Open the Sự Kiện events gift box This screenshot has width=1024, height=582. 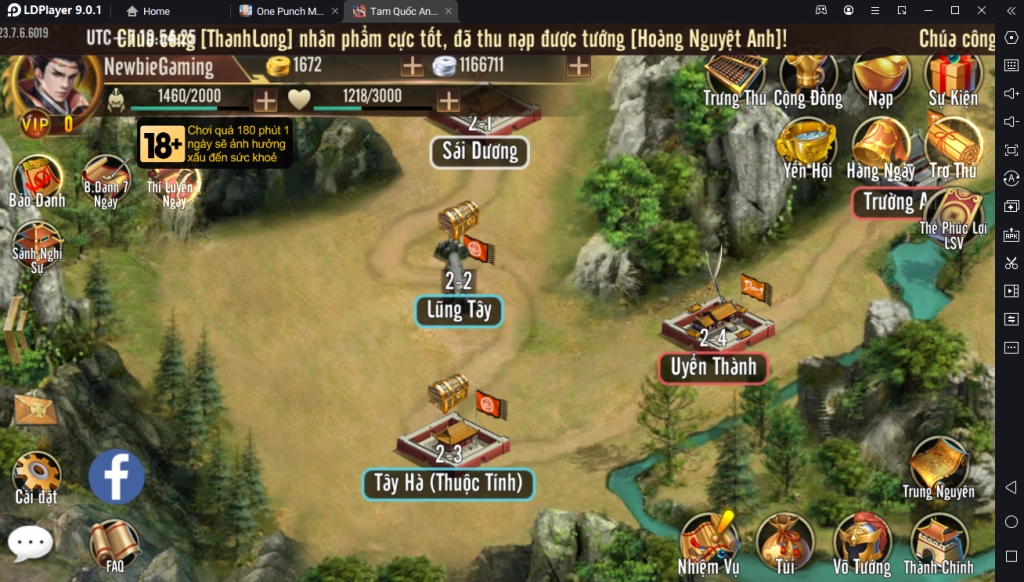(x=951, y=75)
